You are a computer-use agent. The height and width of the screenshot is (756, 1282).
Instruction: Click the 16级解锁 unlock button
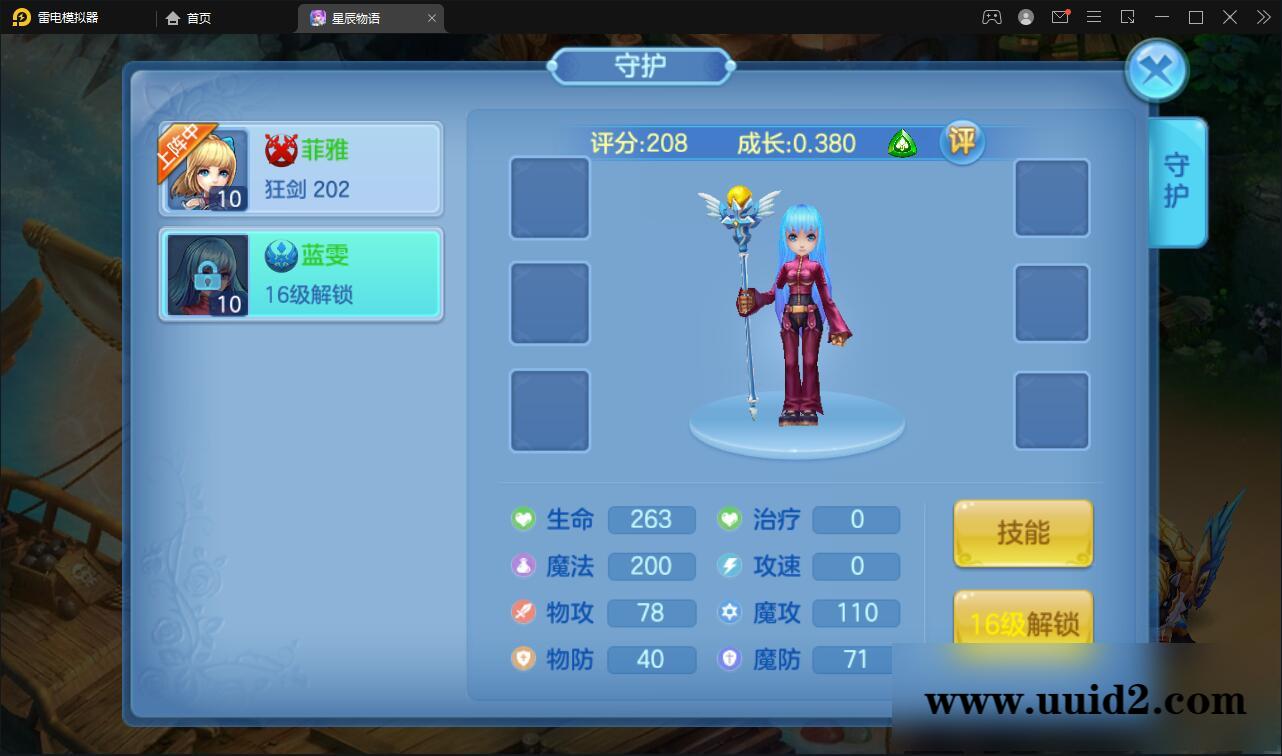point(1023,621)
